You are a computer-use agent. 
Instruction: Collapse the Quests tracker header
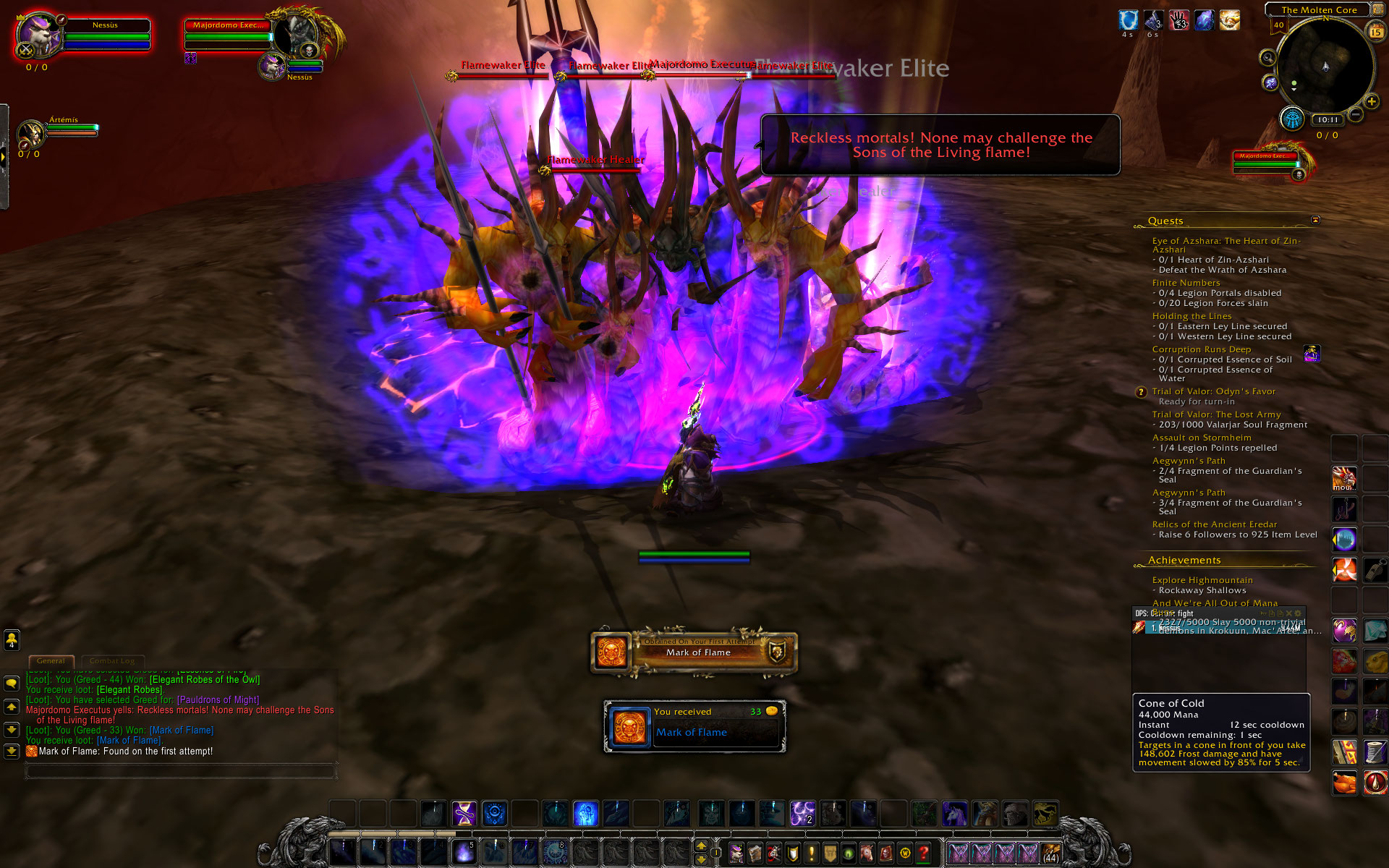[x=1315, y=220]
